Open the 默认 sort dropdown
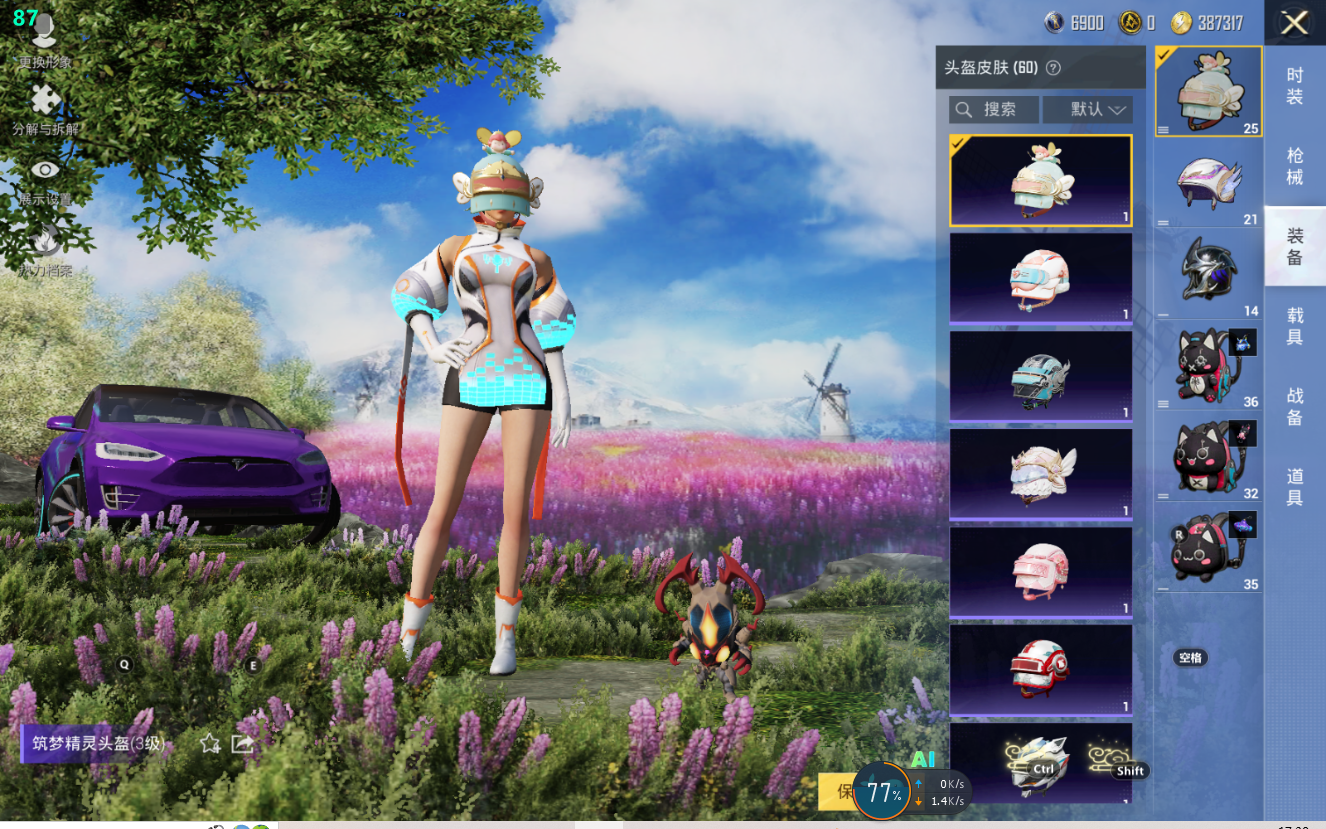Image resolution: width=1326 pixels, height=829 pixels. (x=1087, y=109)
